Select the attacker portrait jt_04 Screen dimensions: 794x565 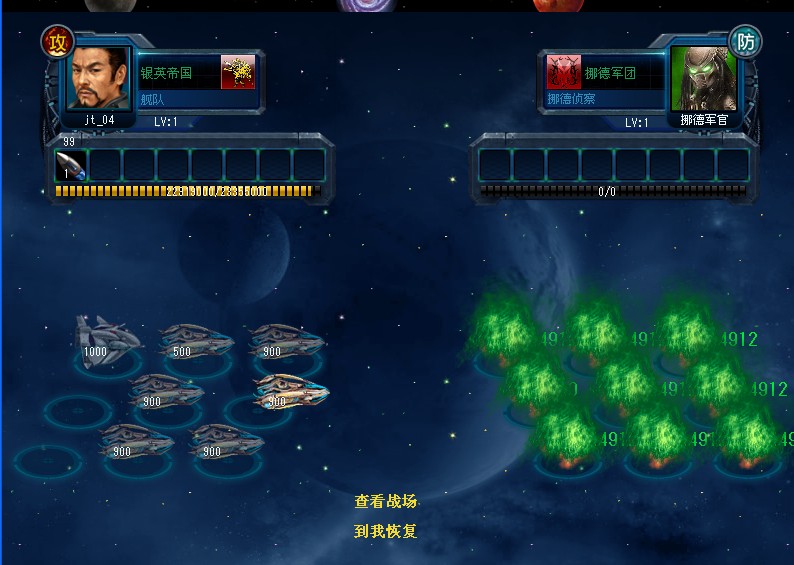click(x=98, y=78)
